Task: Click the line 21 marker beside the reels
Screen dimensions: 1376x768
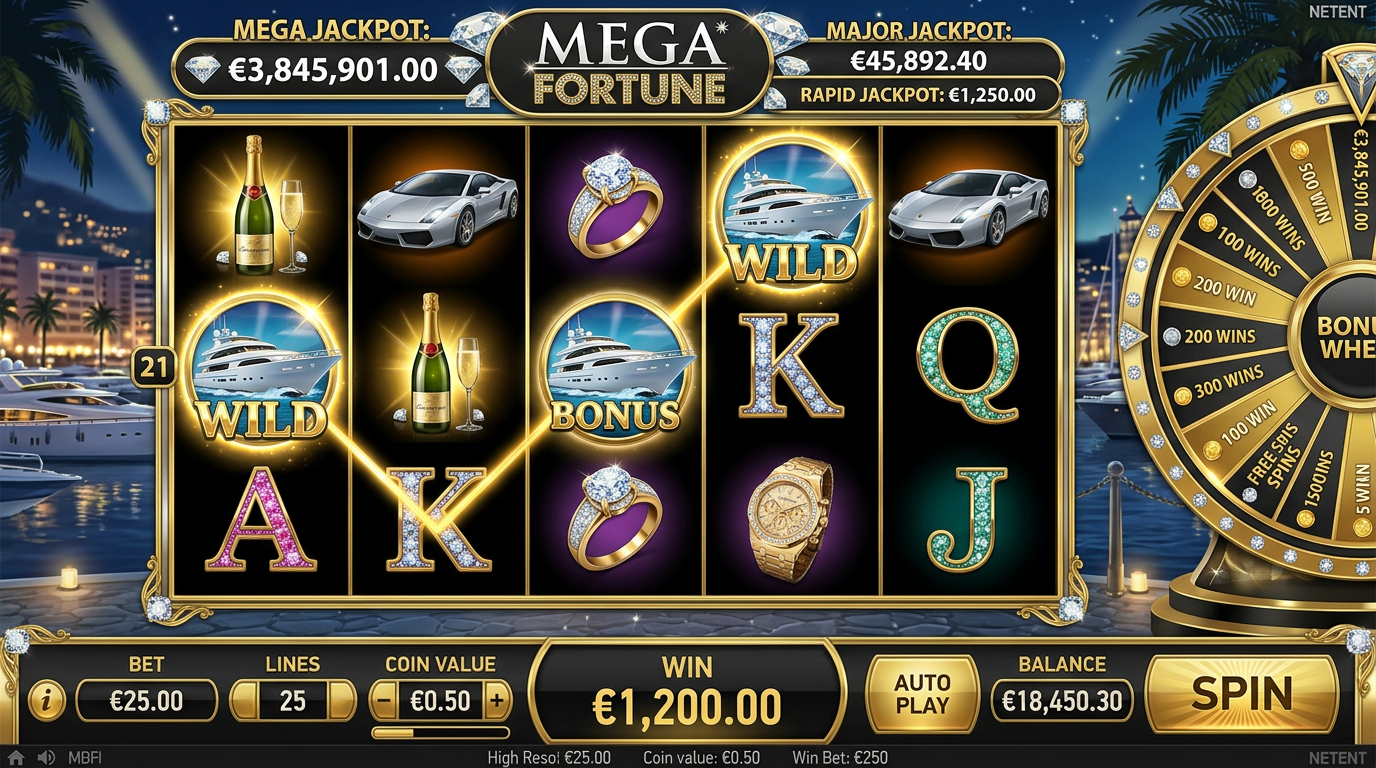Action: [154, 364]
